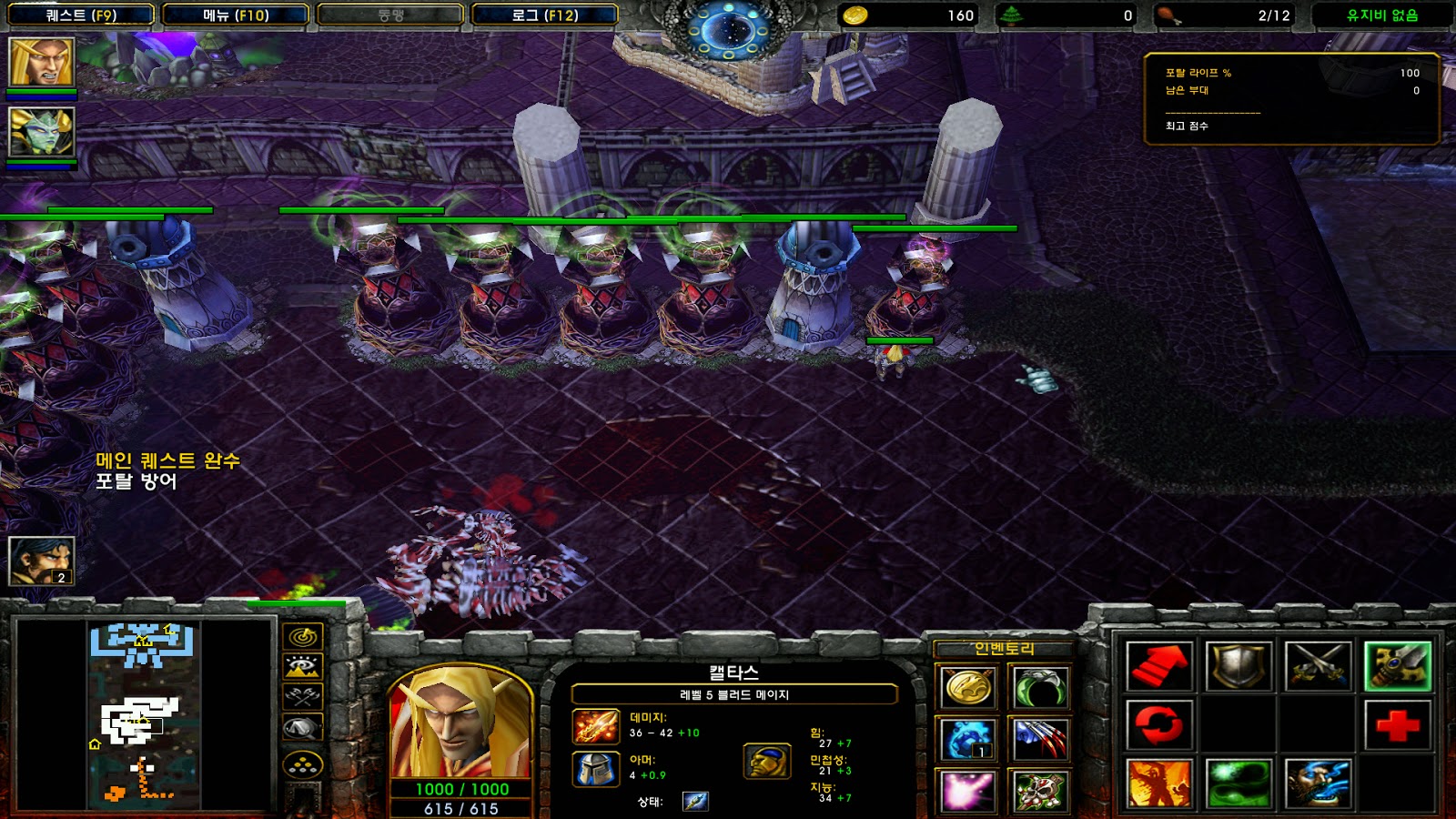The height and width of the screenshot is (819, 1456).
Task: Select Lady Vashj from the naga hero portrait
Action: click(x=41, y=131)
